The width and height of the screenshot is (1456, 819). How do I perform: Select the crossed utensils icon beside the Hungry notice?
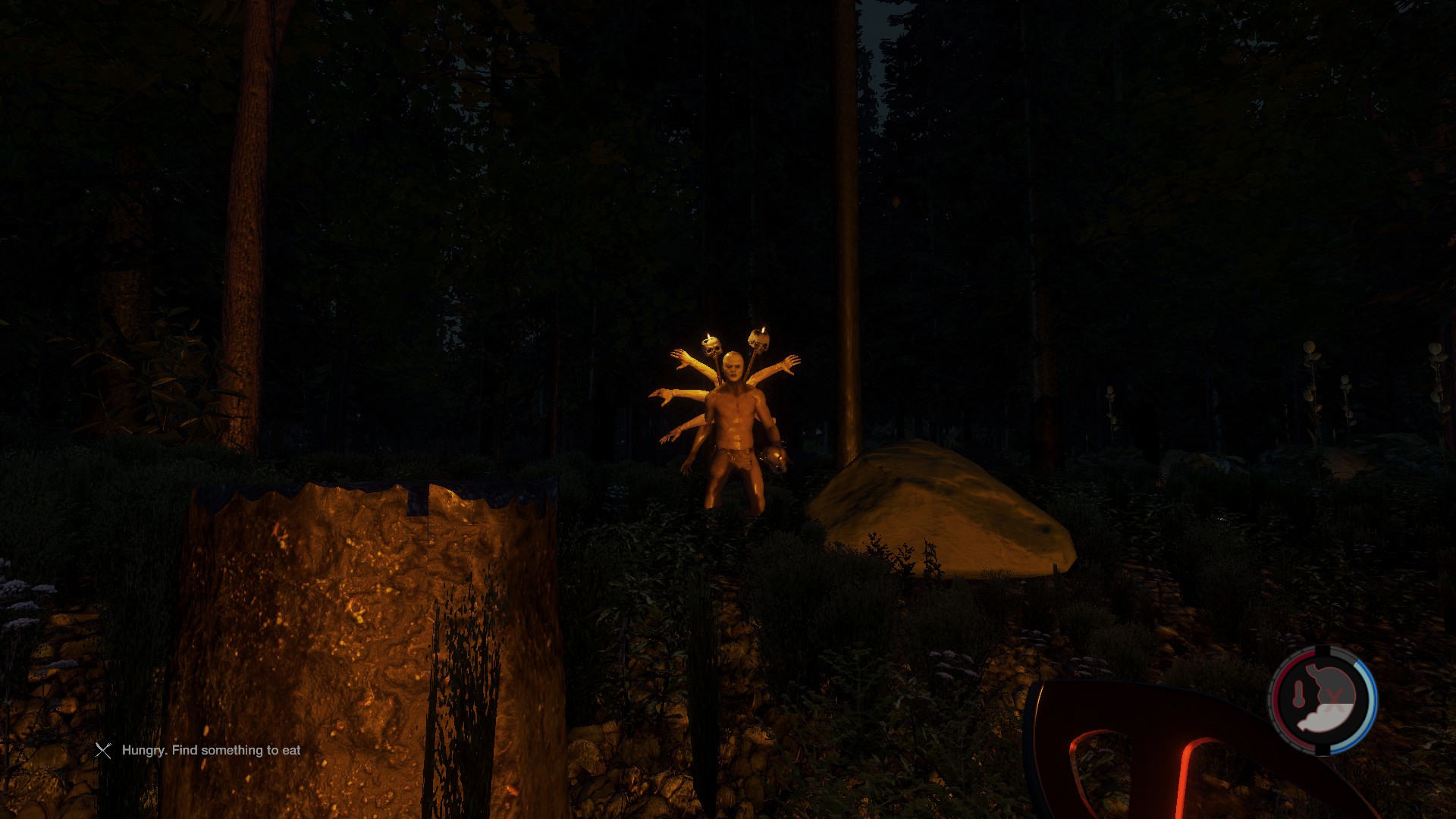(x=103, y=750)
